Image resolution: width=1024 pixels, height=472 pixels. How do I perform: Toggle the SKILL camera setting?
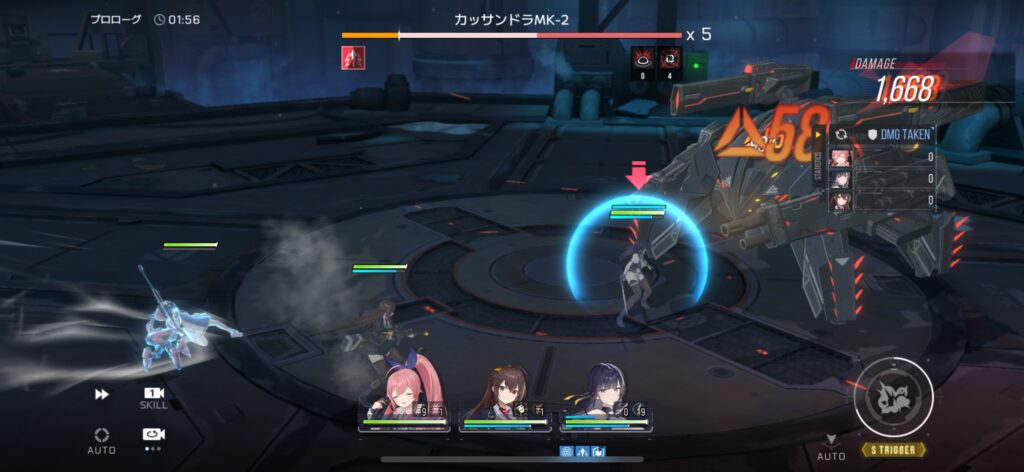(x=154, y=395)
